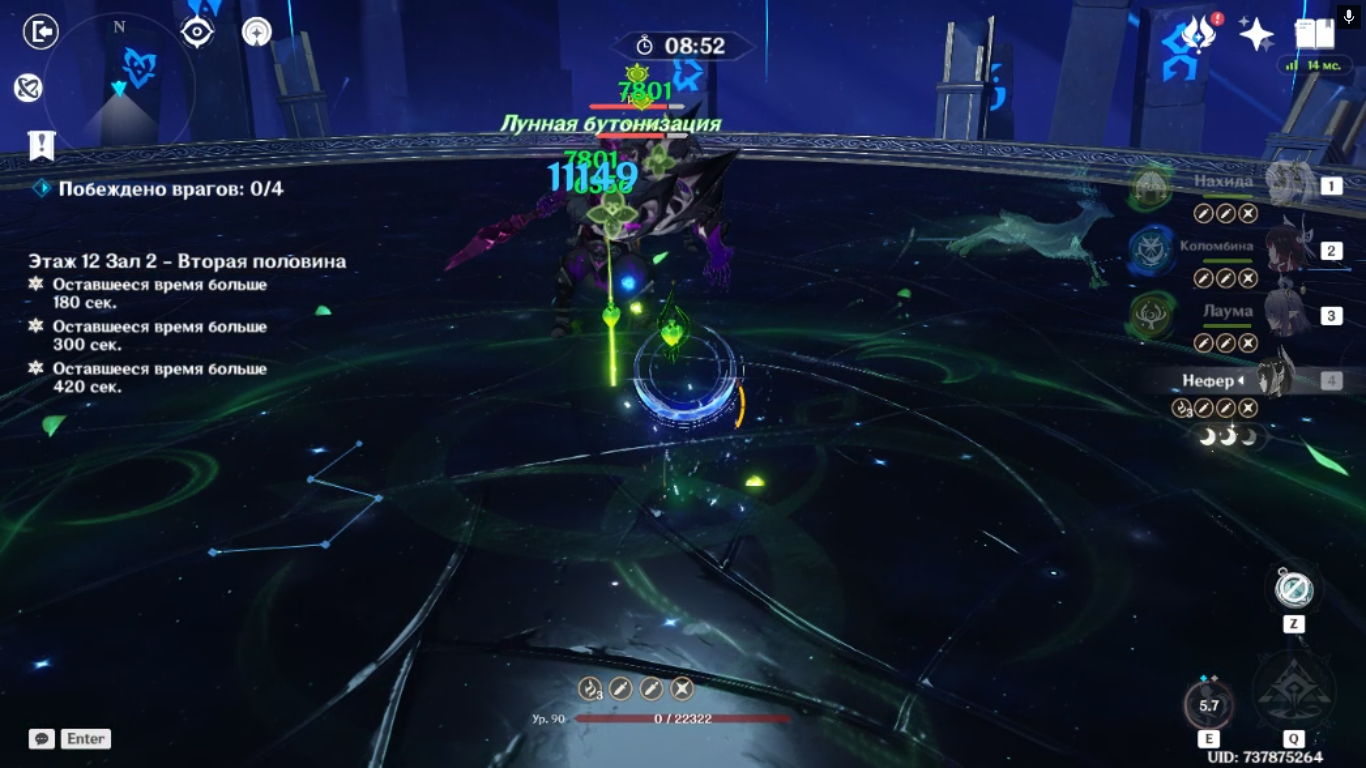Open the co-op orbit icon

(x=28, y=88)
